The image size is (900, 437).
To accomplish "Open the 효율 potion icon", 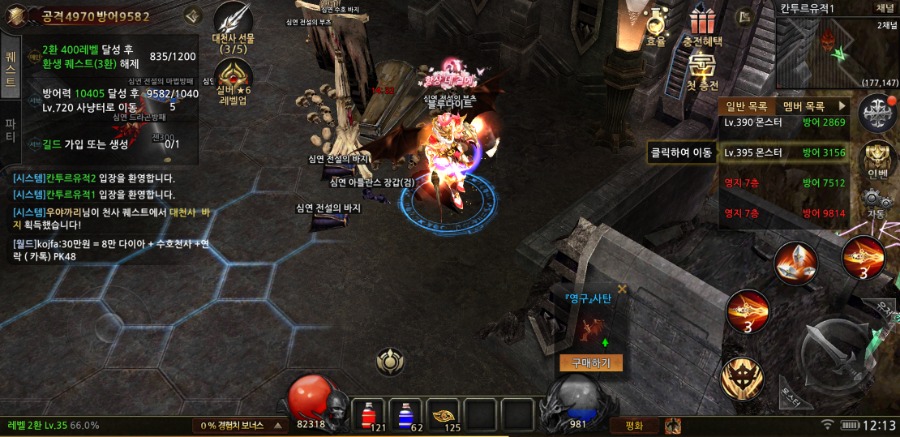I will (655, 24).
